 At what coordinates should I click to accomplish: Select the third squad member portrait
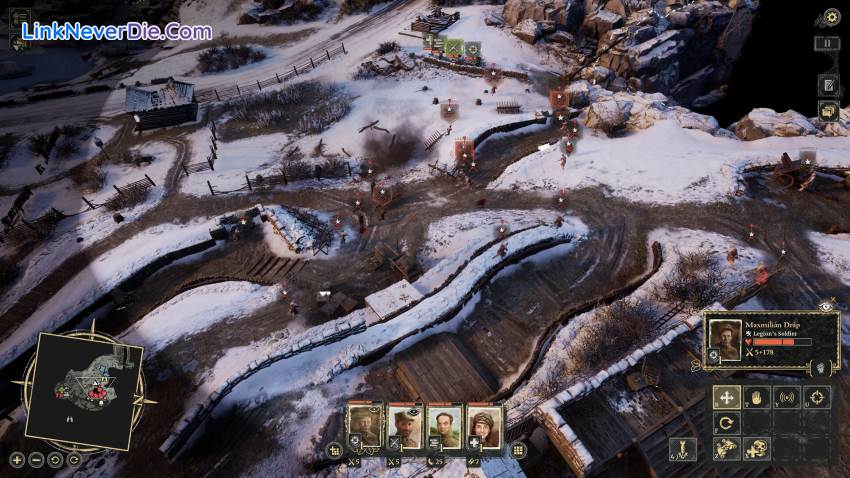coord(443,427)
